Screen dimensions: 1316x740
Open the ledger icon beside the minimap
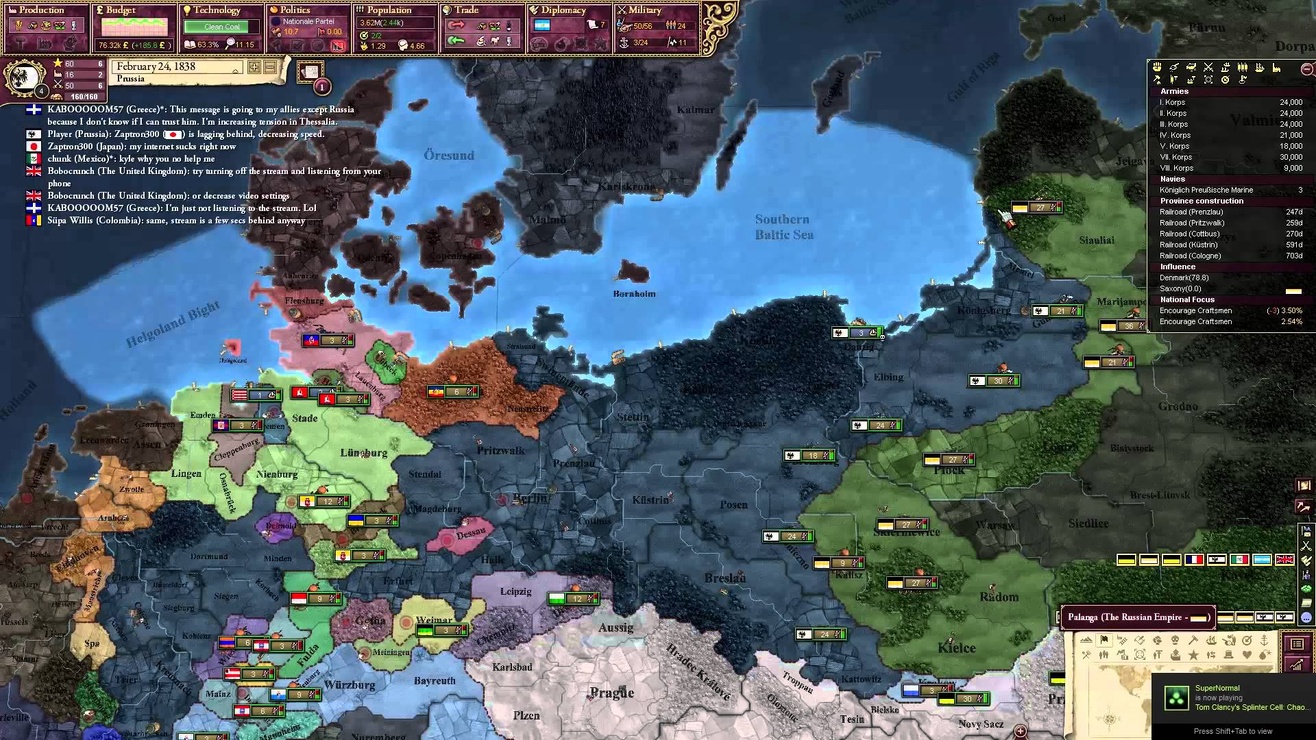1297,644
